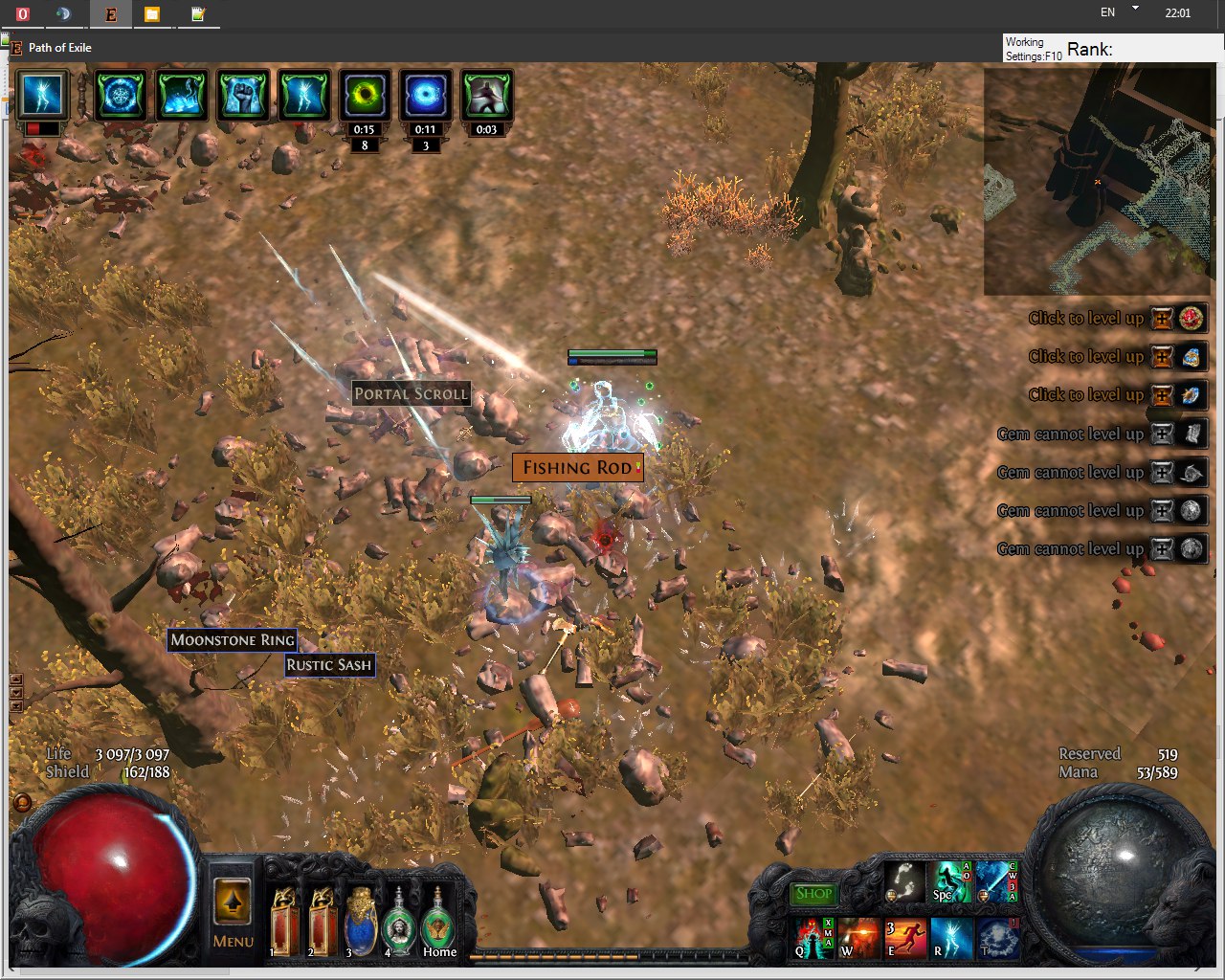Pick up the Moonstone Ring label
1225x980 pixels.
click(x=232, y=640)
